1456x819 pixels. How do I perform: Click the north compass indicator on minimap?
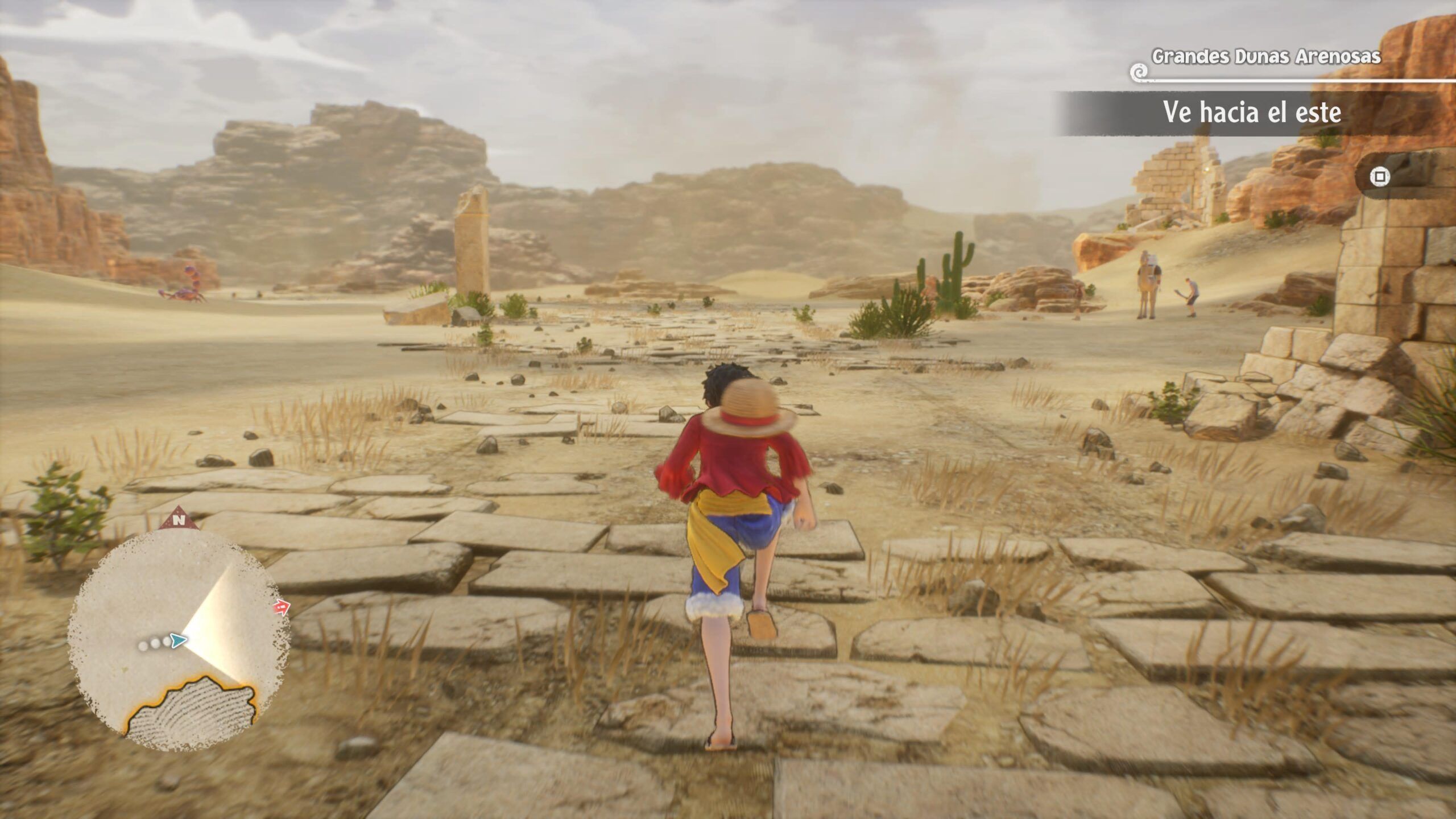(179, 519)
